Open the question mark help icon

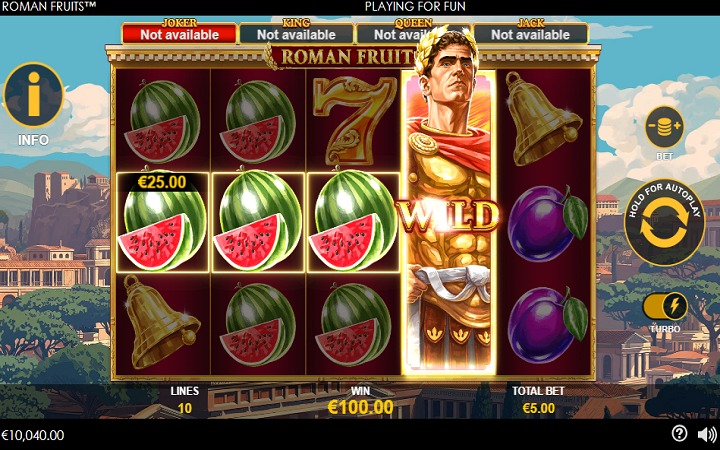pyautogui.click(x=680, y=434)
